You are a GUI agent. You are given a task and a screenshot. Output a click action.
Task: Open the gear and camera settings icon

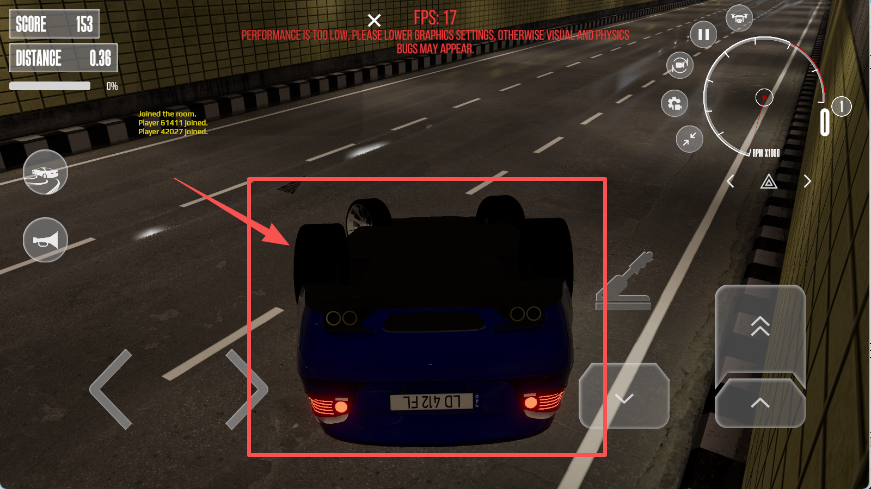(675, 103)
